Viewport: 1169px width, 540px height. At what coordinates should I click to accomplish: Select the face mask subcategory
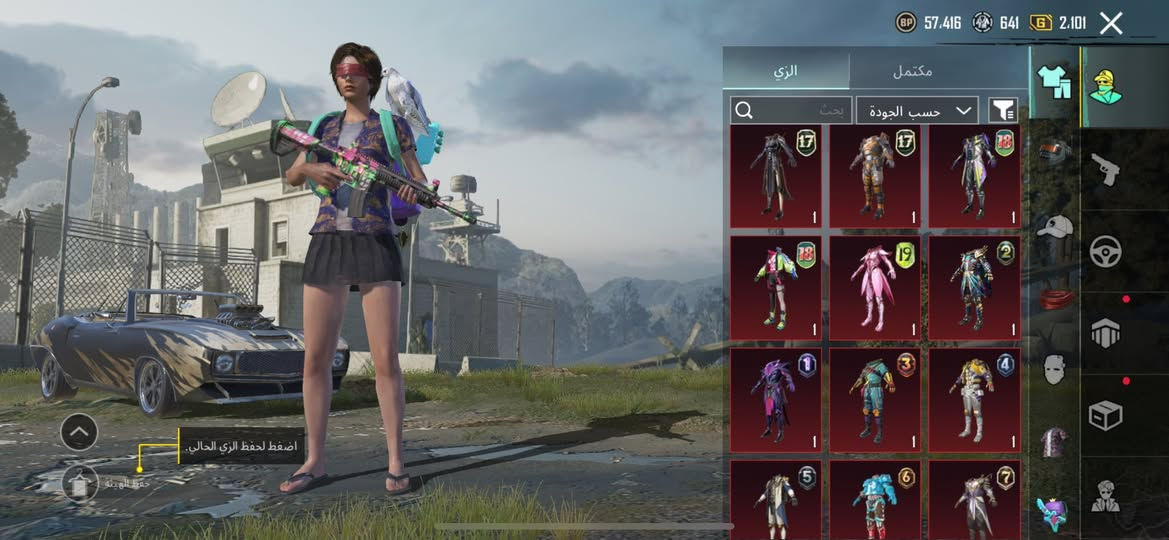pyautogui.click(x=1054, y=370)
